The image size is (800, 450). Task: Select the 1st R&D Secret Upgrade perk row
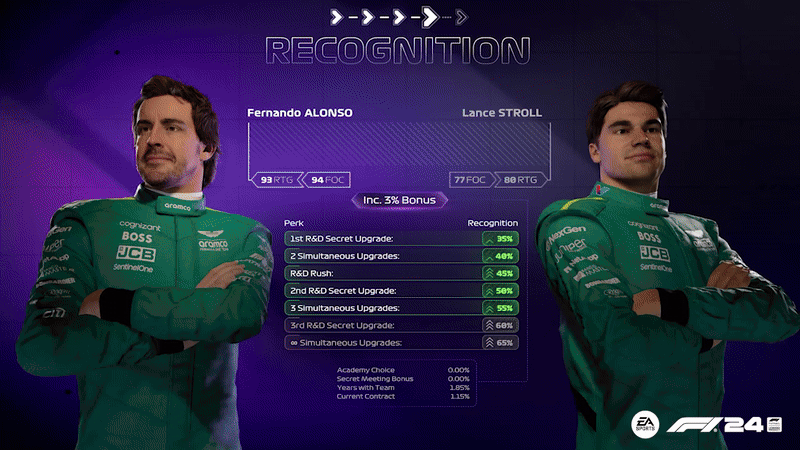pos(400,239)
